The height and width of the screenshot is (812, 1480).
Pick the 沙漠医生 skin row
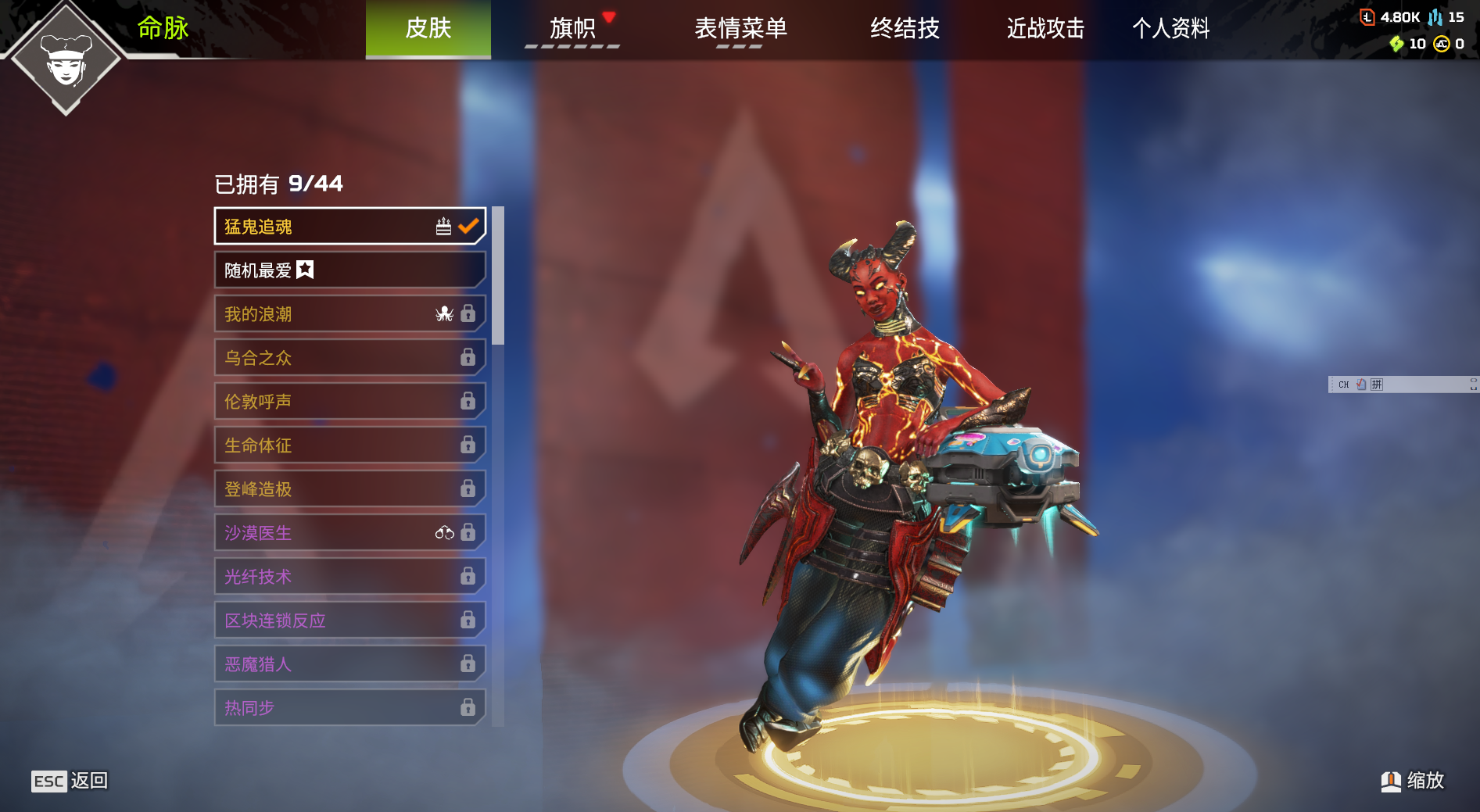[349, 533]
